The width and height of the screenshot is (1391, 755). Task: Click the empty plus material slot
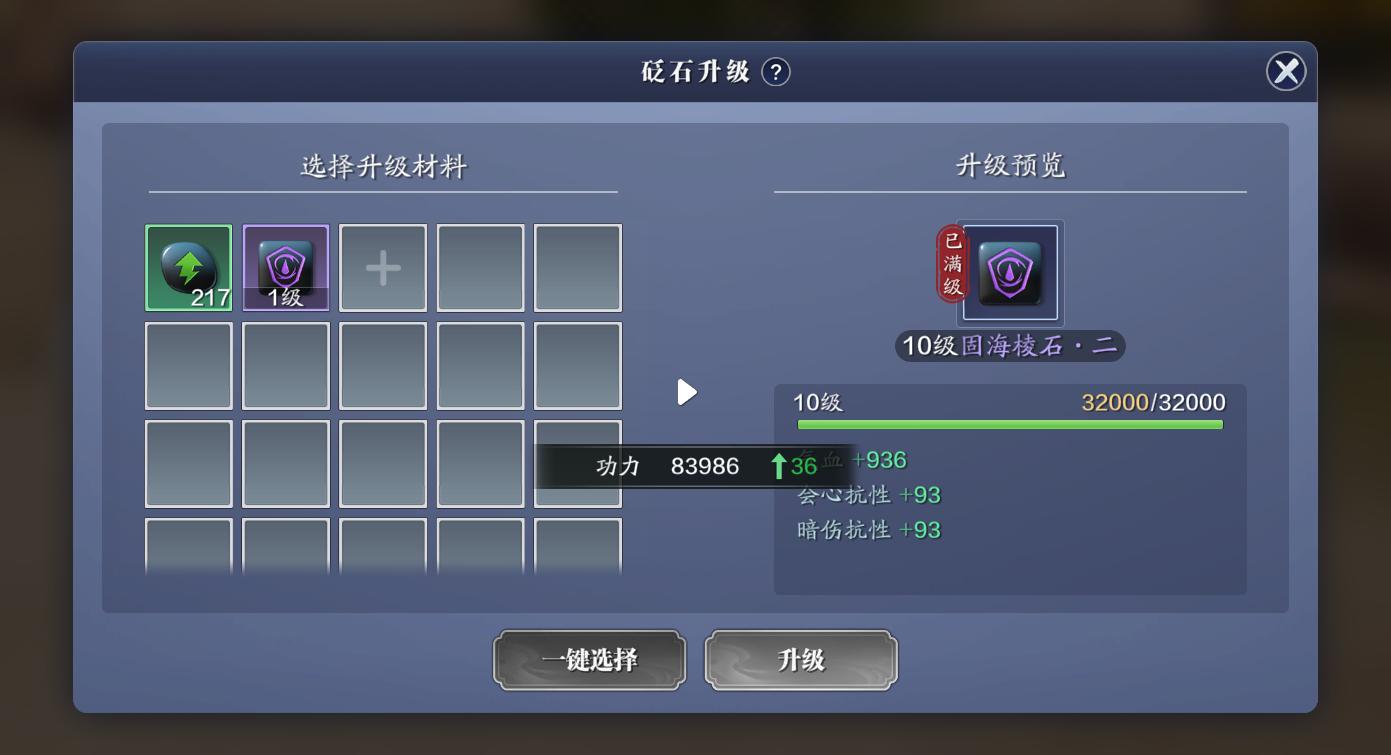point(382,267)
